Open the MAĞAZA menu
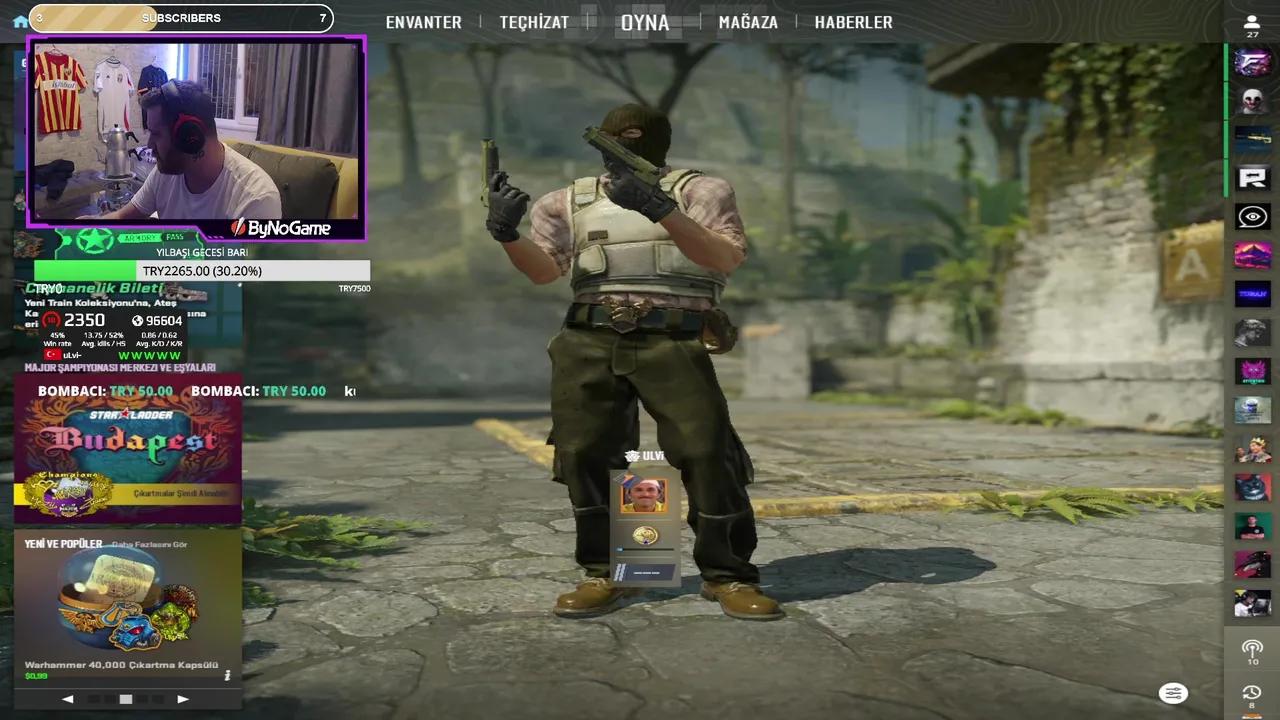Screen dimensions: 1280x720 [x=748, y=22]
